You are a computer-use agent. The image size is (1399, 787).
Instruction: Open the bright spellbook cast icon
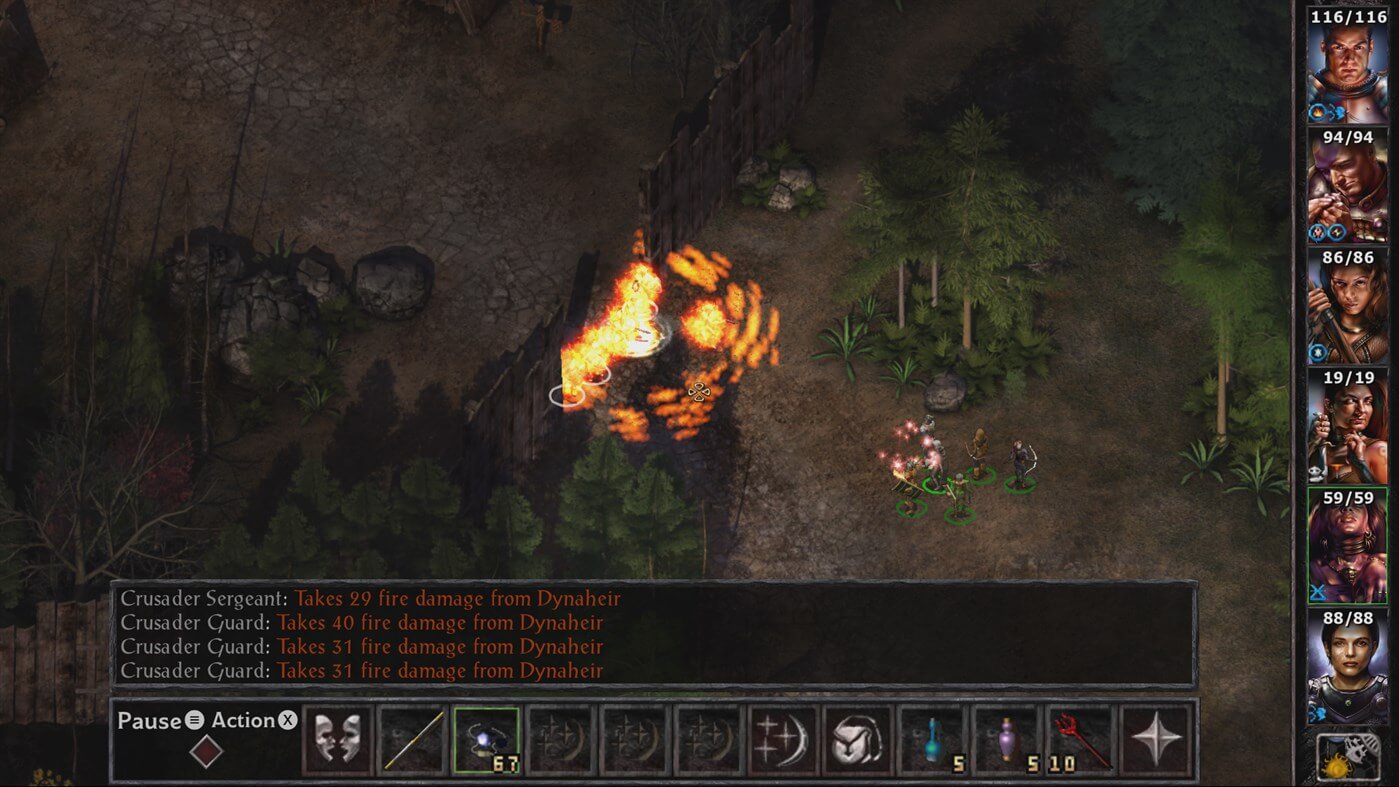pos(783,740)
